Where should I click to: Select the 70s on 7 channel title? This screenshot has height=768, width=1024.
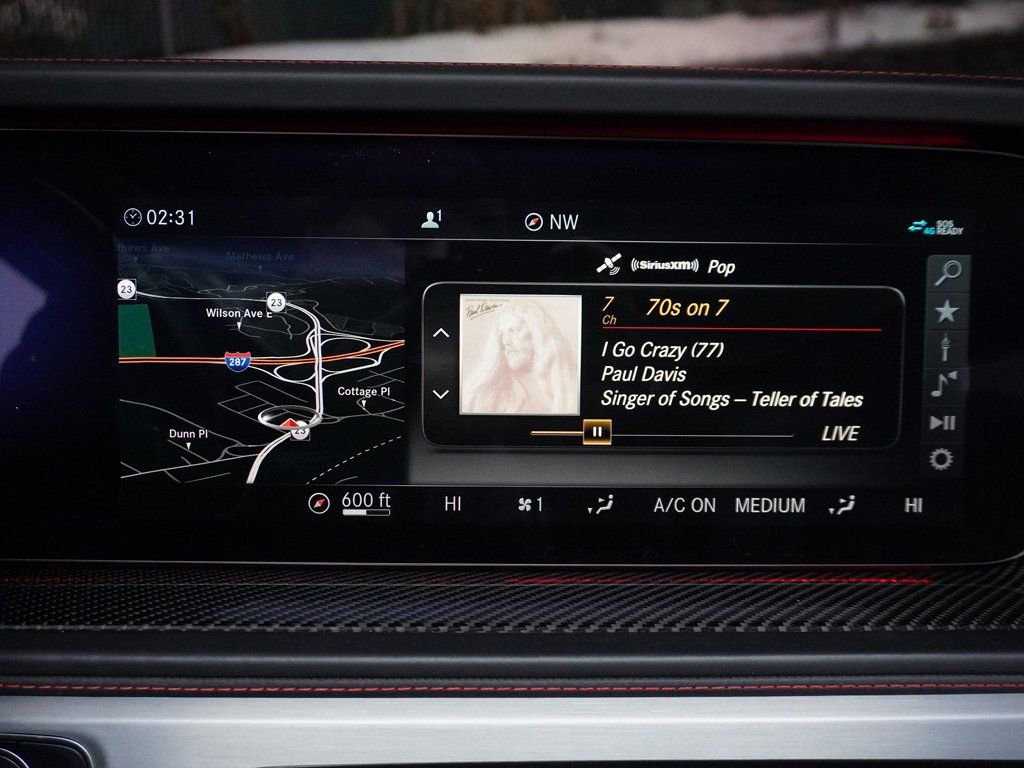pos(686,308)
